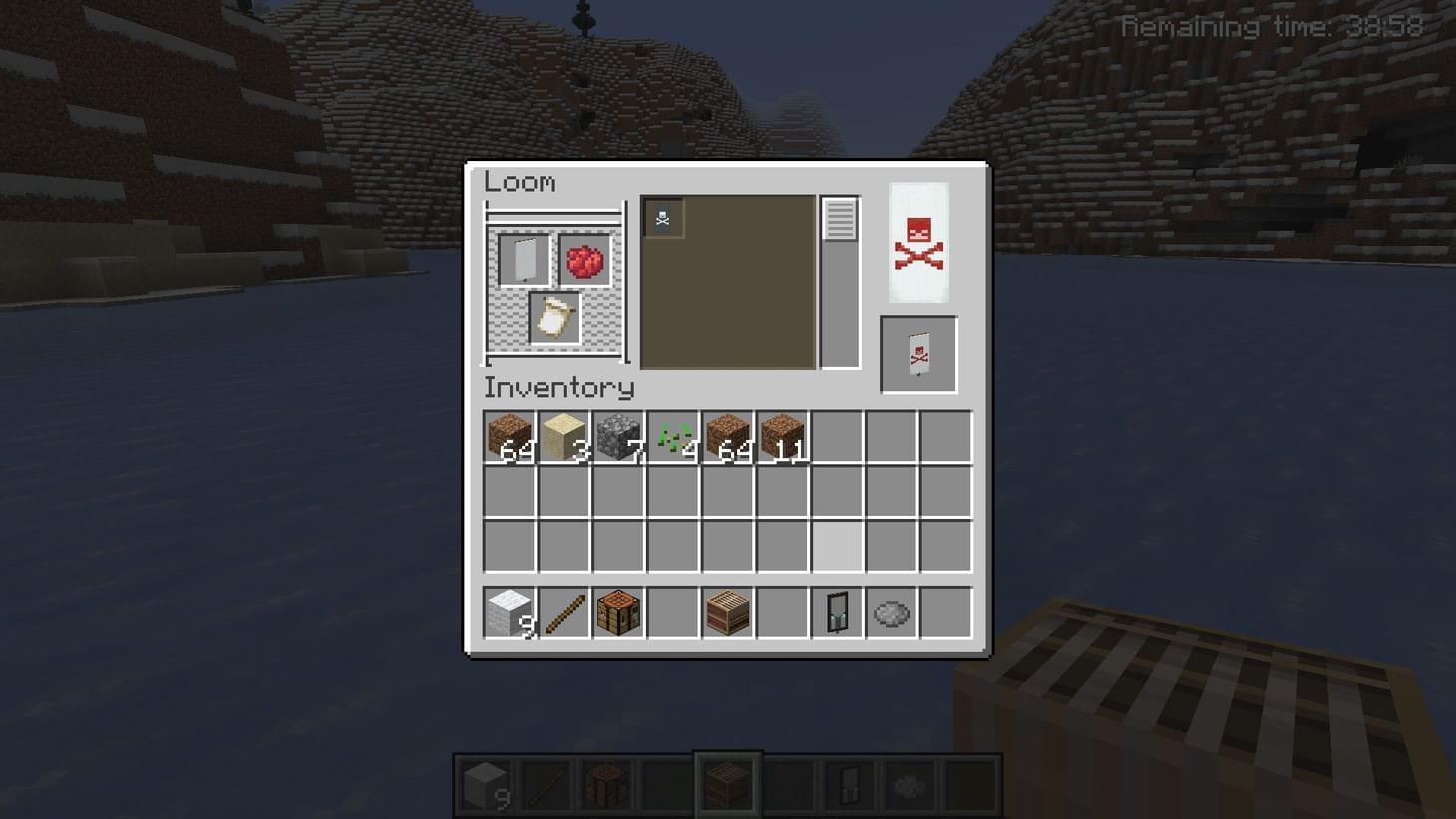Click an empty slot in the bottom inventory row
The width and height of the screenshot is (1456, 819).
[x=673, y=612]
